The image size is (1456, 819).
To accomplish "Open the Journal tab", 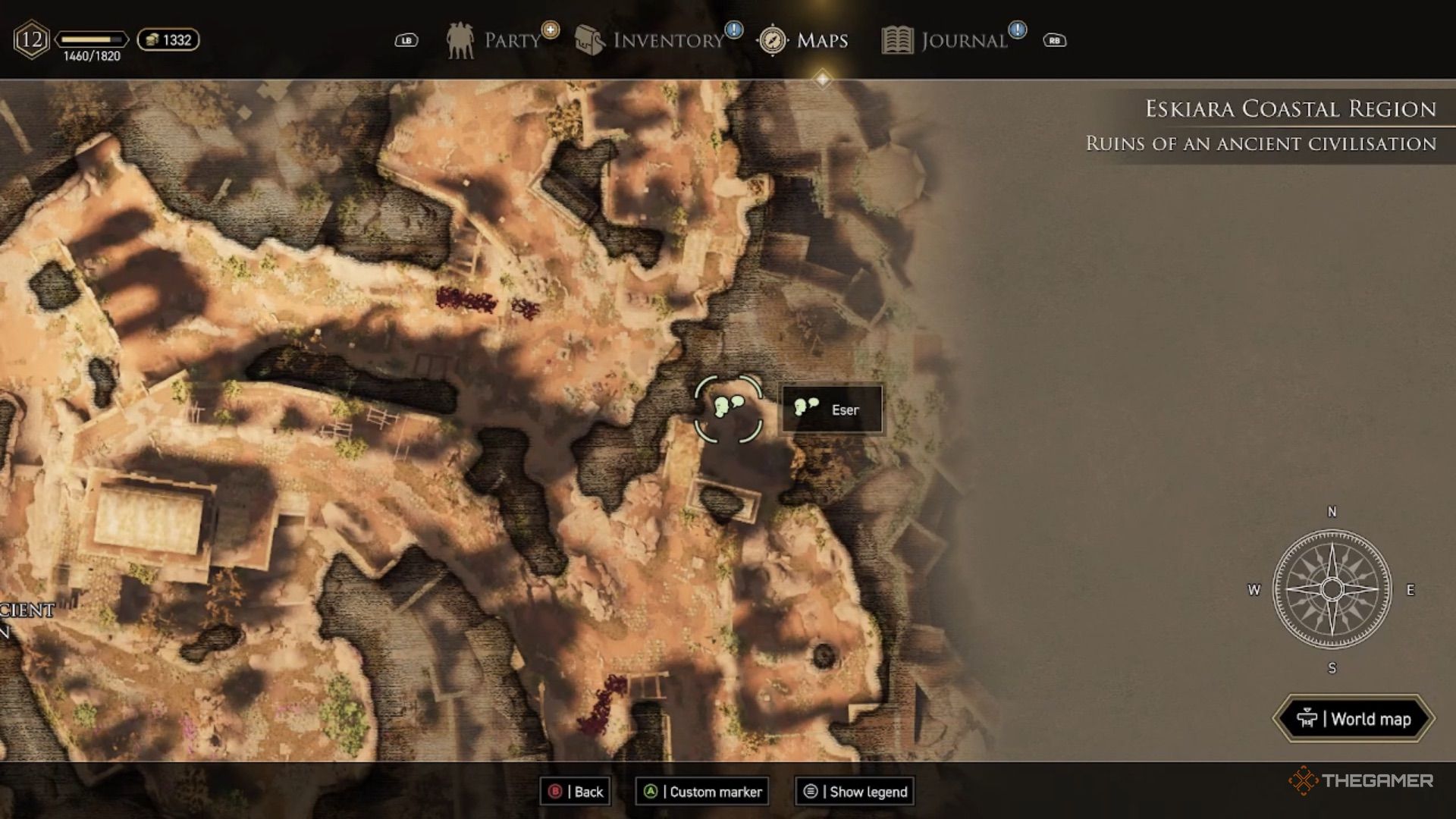I will coord(949,40).
